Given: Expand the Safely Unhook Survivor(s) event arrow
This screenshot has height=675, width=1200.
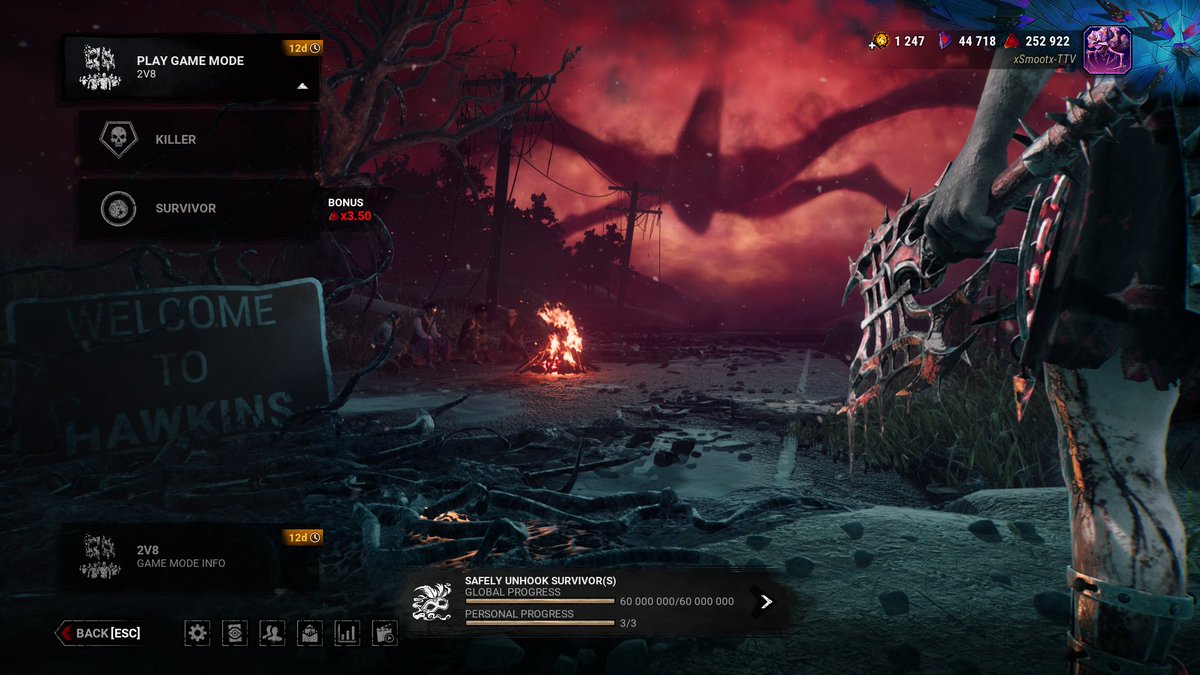Looking at the screenshot, I should pos(766,601).
